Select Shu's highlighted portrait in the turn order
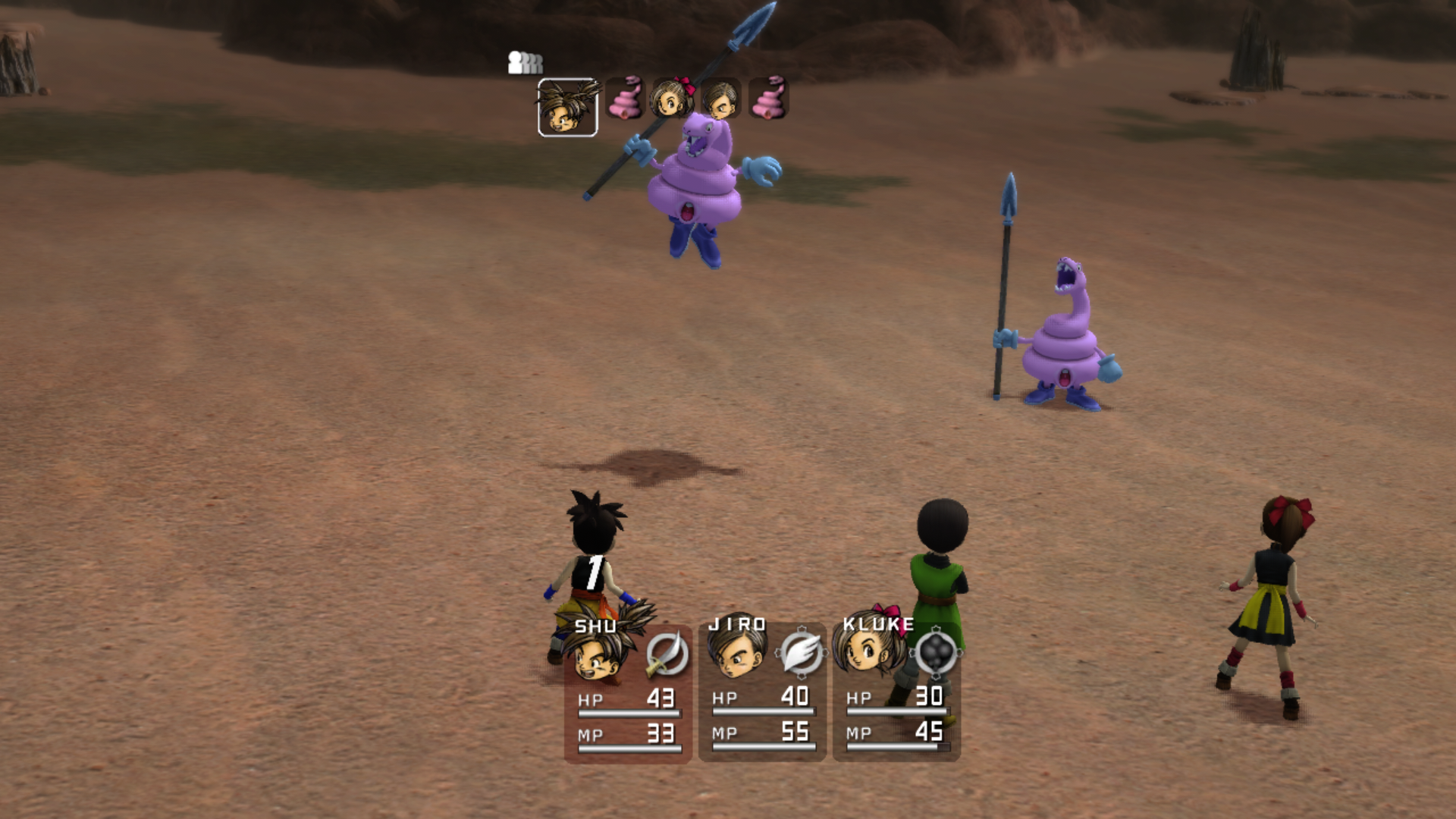The image size is (1456, 819). (x=567, y=108)
